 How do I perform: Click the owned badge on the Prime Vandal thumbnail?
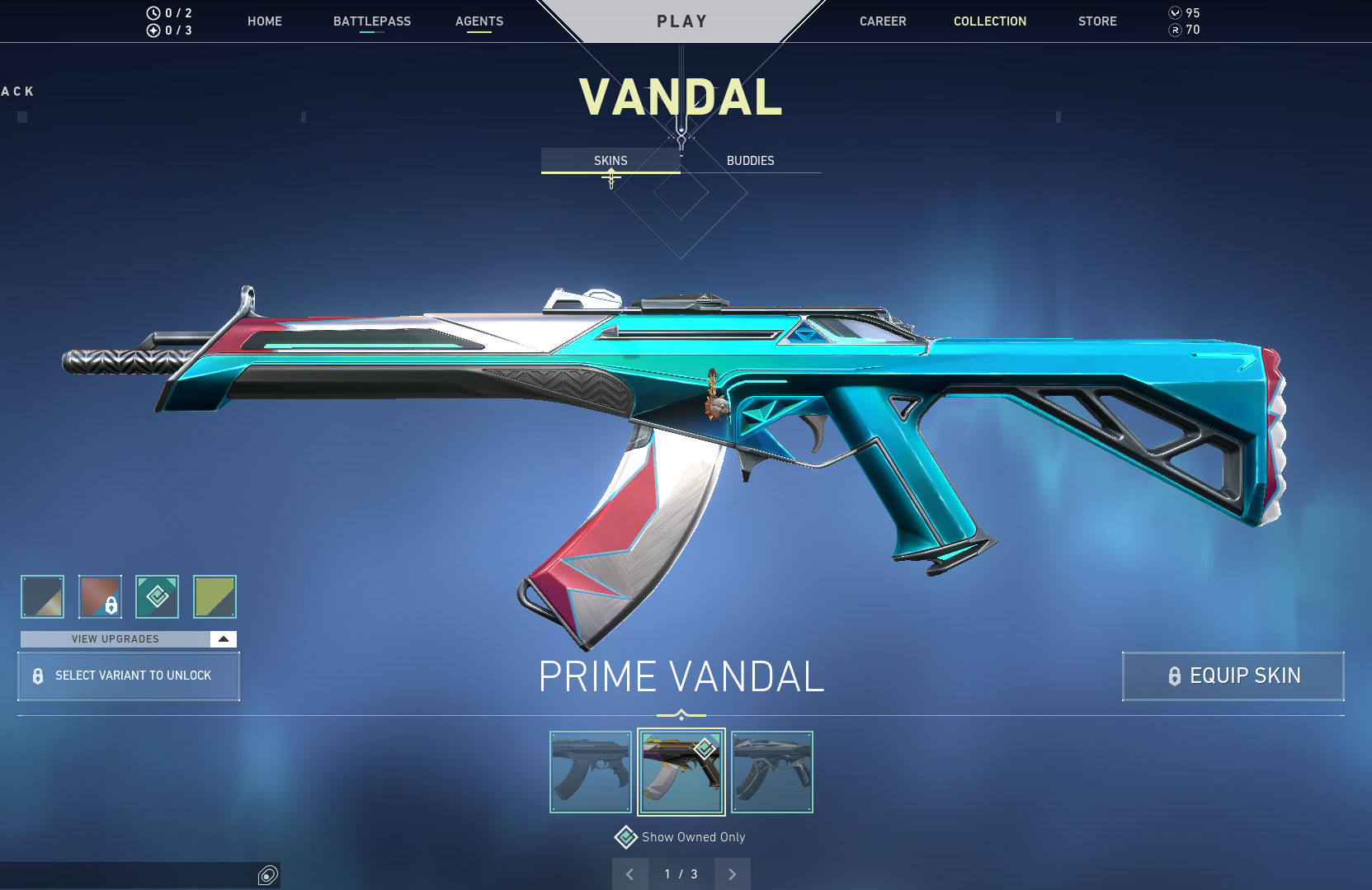(704, 749)
